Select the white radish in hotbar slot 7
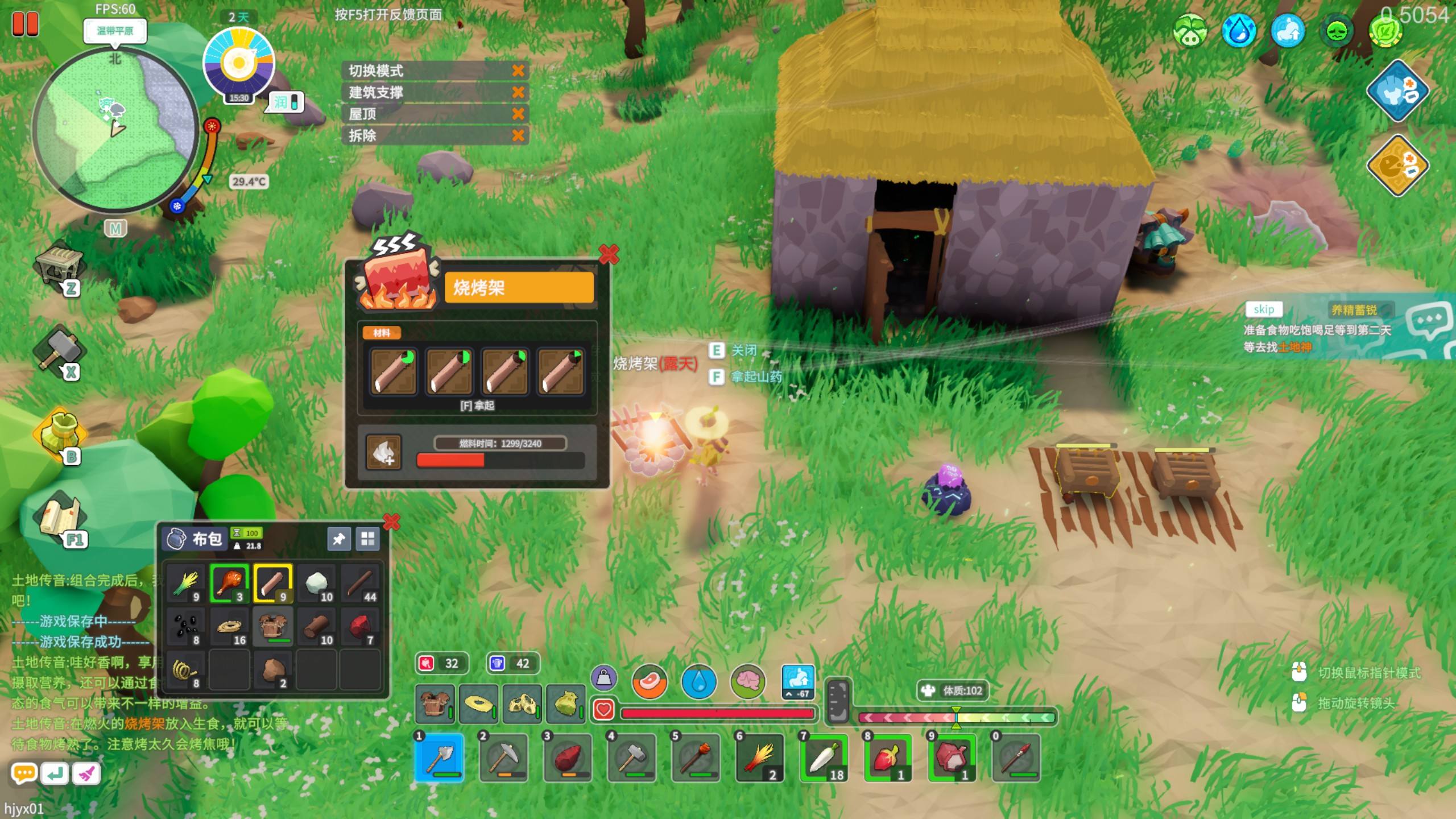 [x=824, y=758]
